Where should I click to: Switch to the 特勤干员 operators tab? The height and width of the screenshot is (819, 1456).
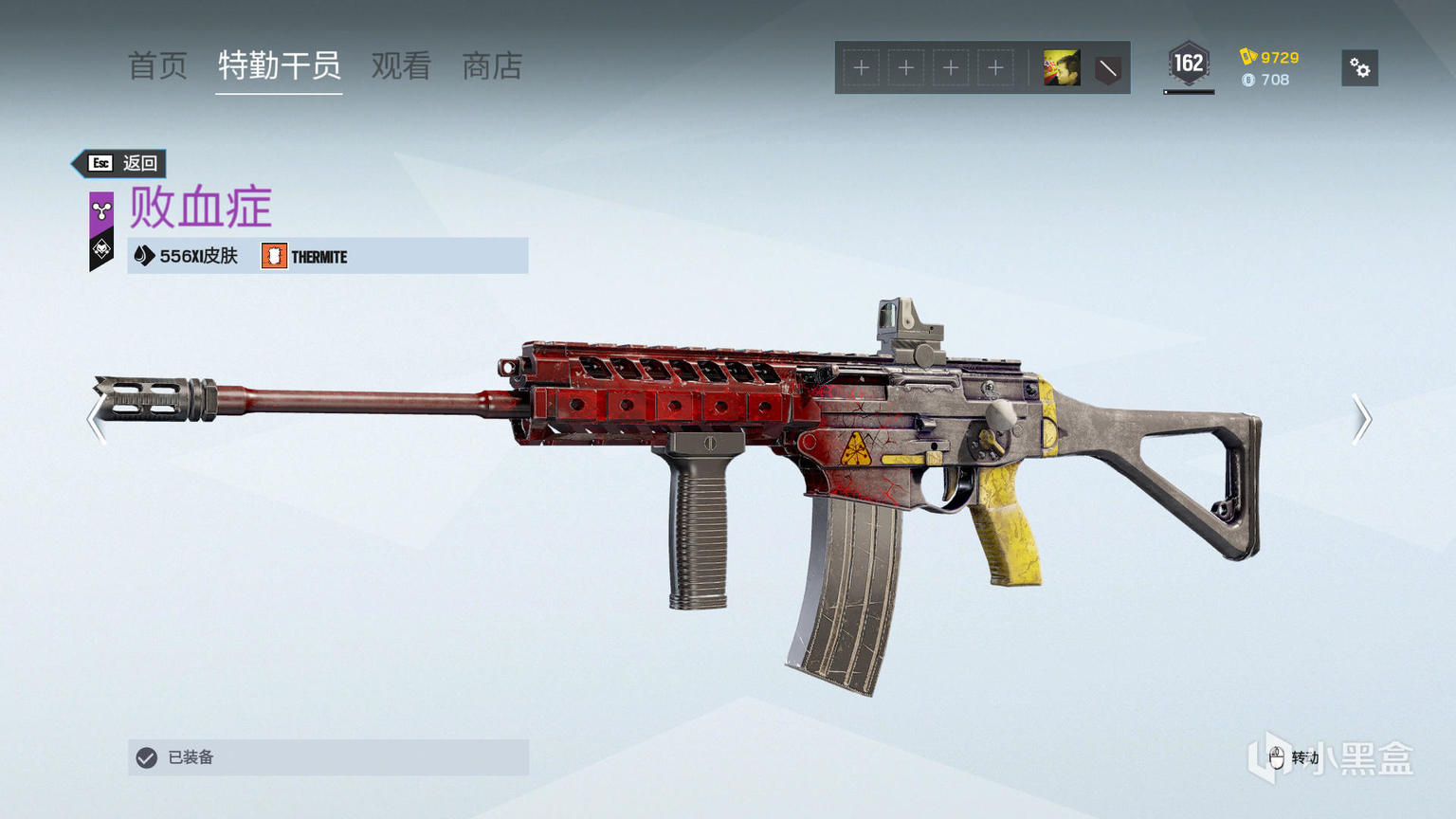[279, 66]
